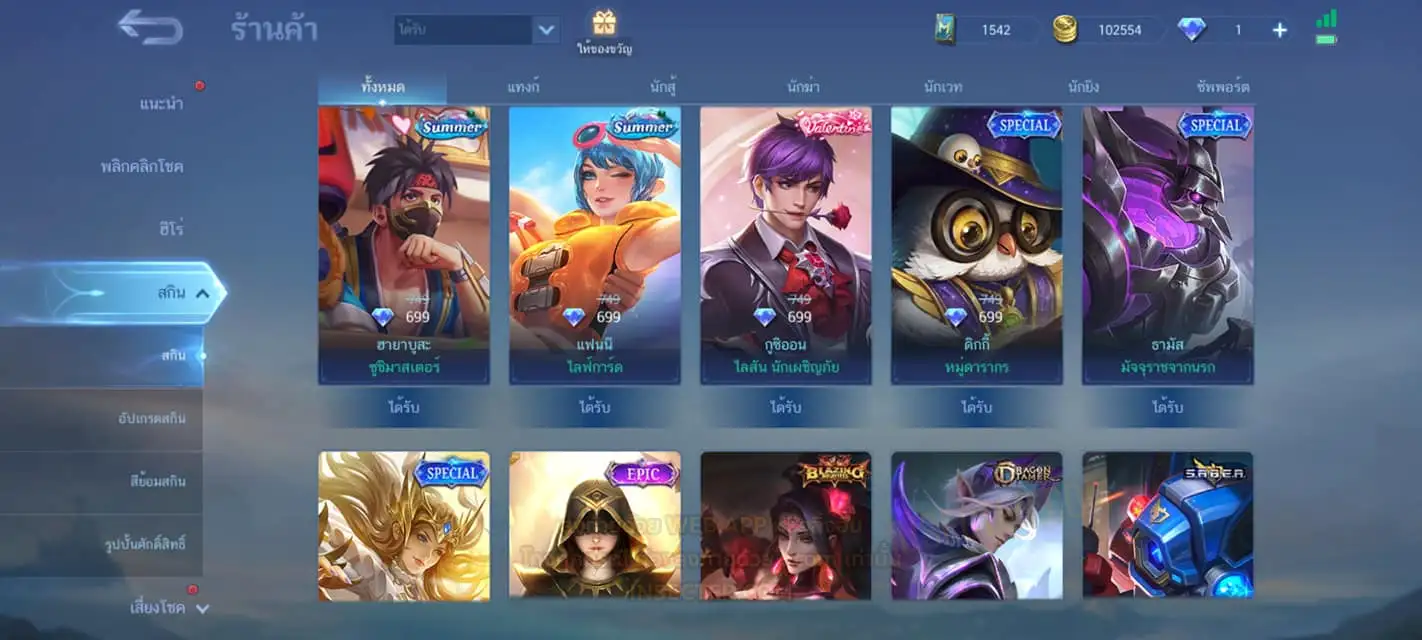The width and height of the screenshot is (1422, 640).
Task: Select the owl wizard Special skin card
Action: [976, 245]
